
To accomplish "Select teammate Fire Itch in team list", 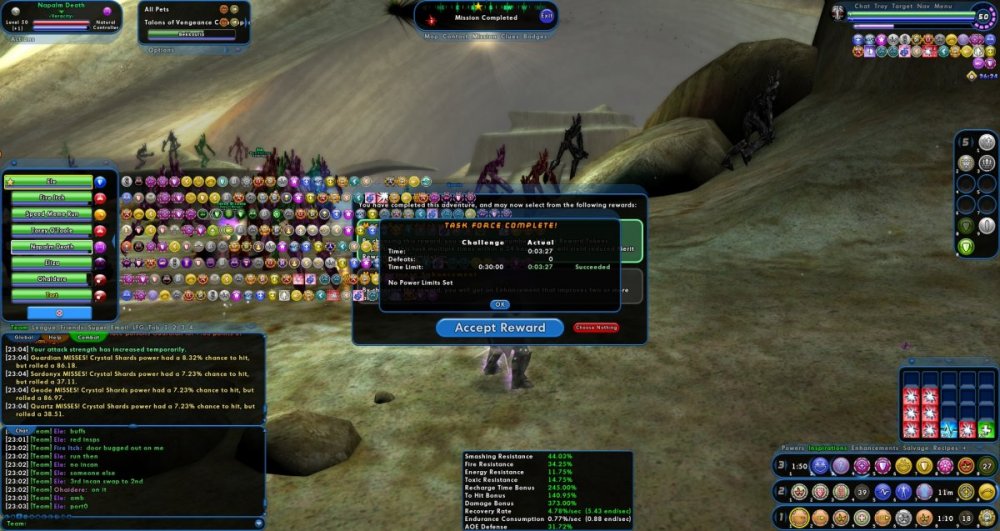I will (x=52, y=198).
